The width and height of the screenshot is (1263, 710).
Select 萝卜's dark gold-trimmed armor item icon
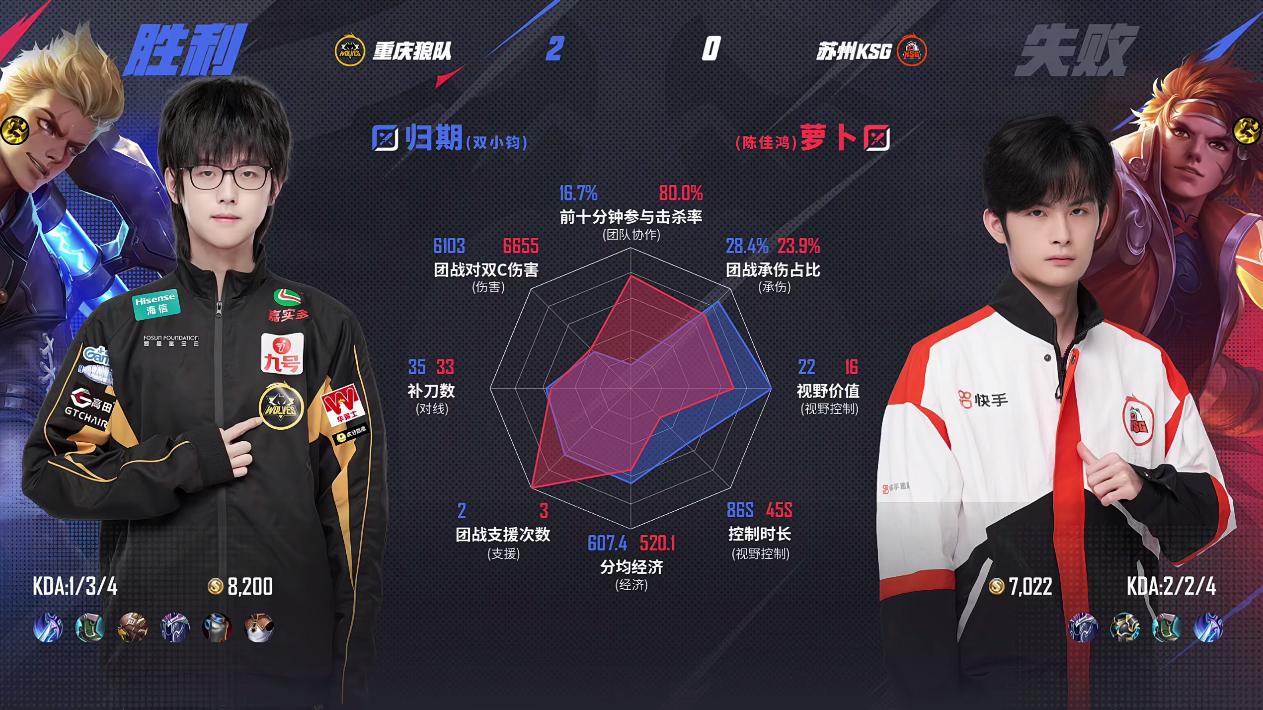pos(1125,627)
